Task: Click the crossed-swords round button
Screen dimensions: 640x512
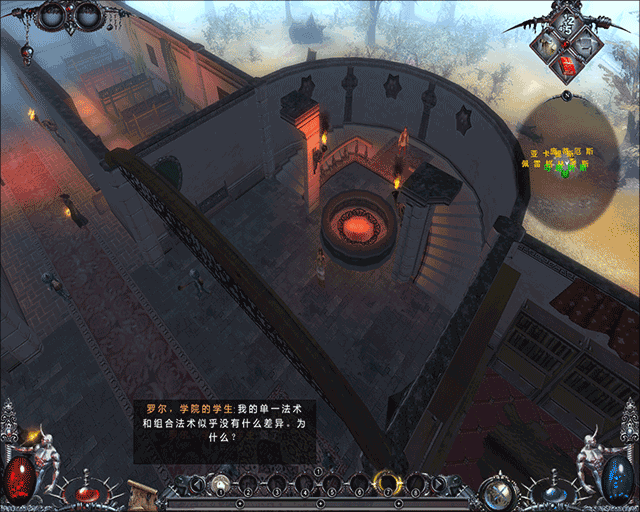Action: 495,491
